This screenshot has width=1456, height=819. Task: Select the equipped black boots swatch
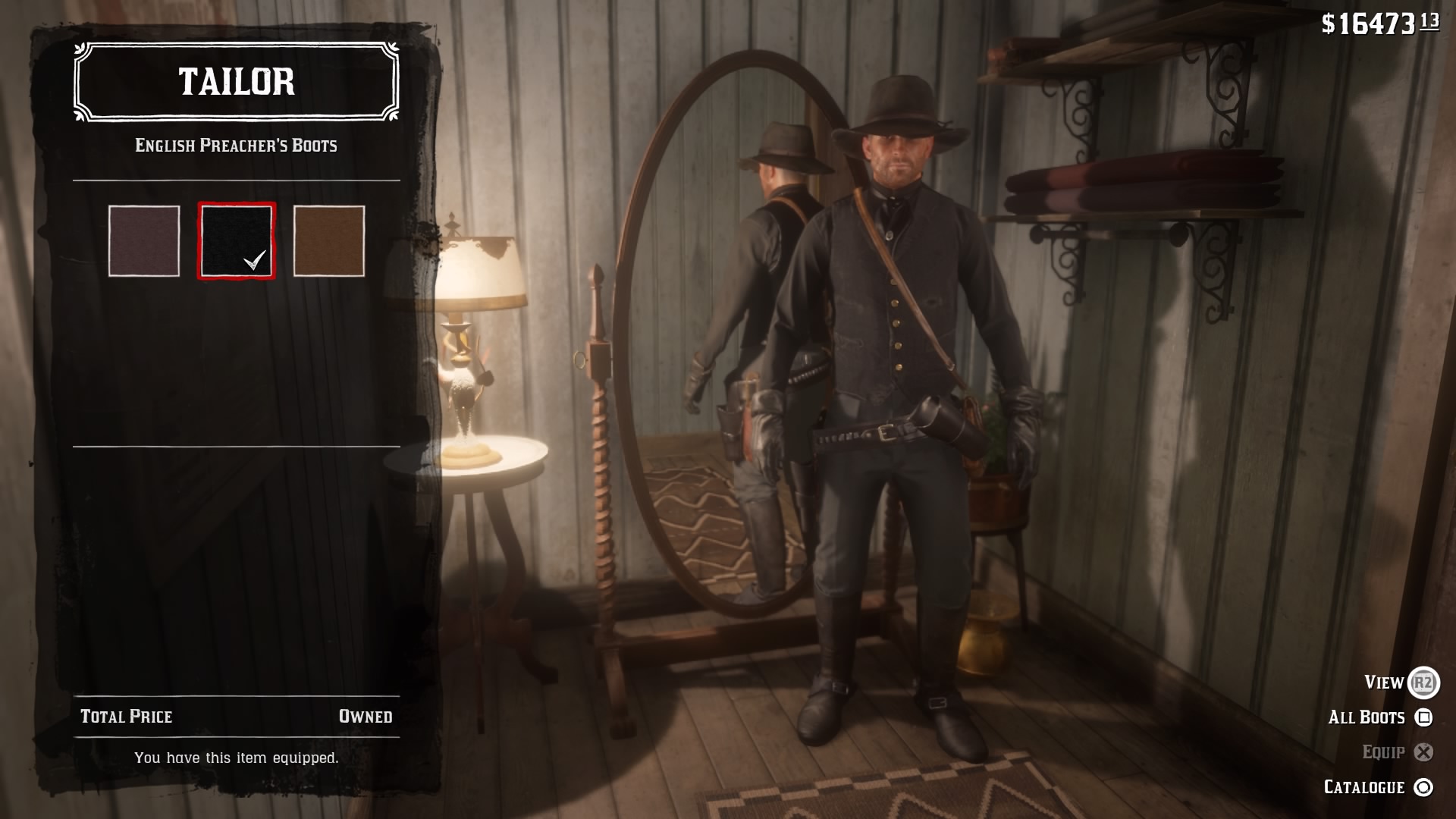tap(237, 240)
